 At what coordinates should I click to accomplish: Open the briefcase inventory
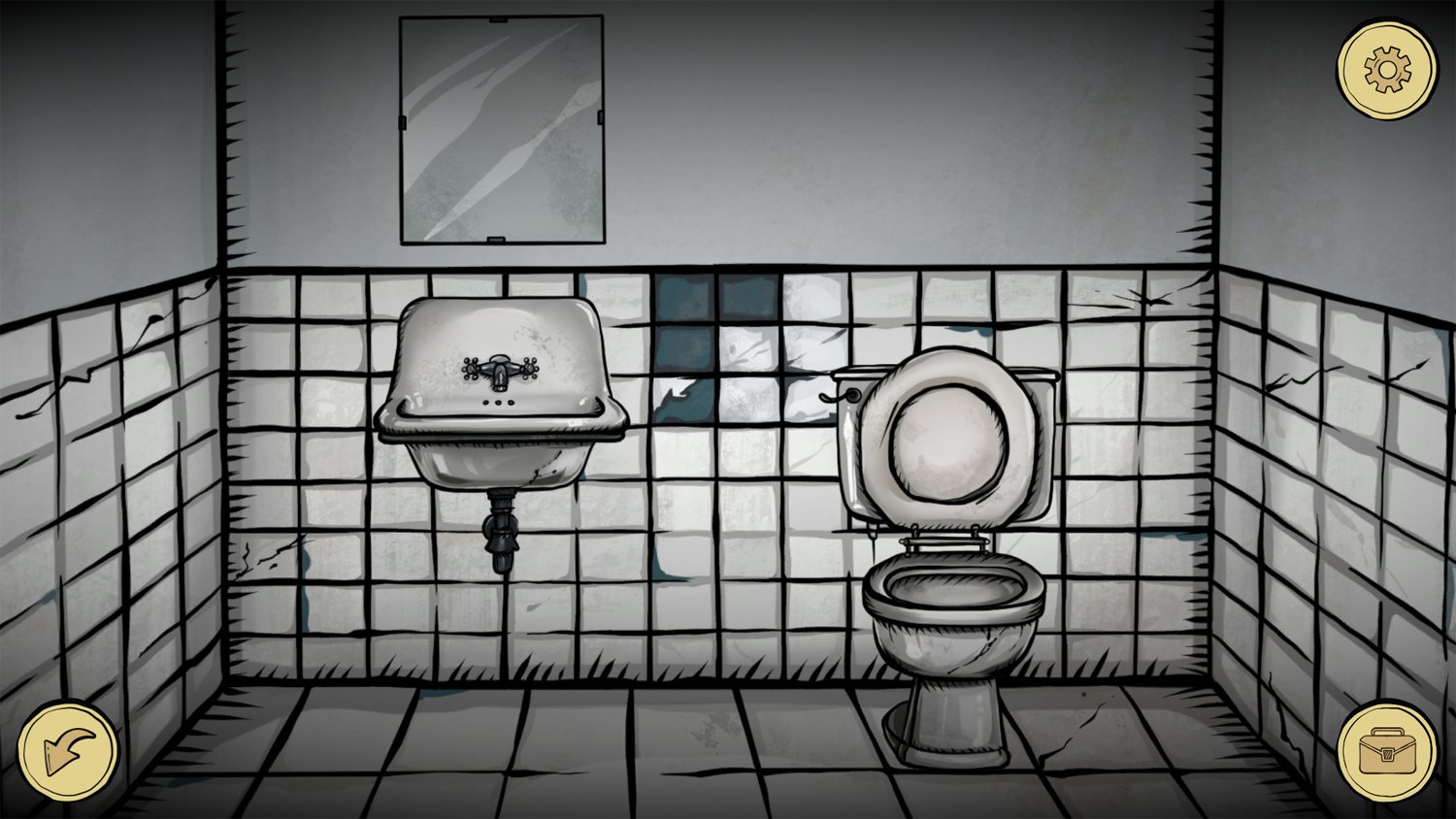(1386, 750)
